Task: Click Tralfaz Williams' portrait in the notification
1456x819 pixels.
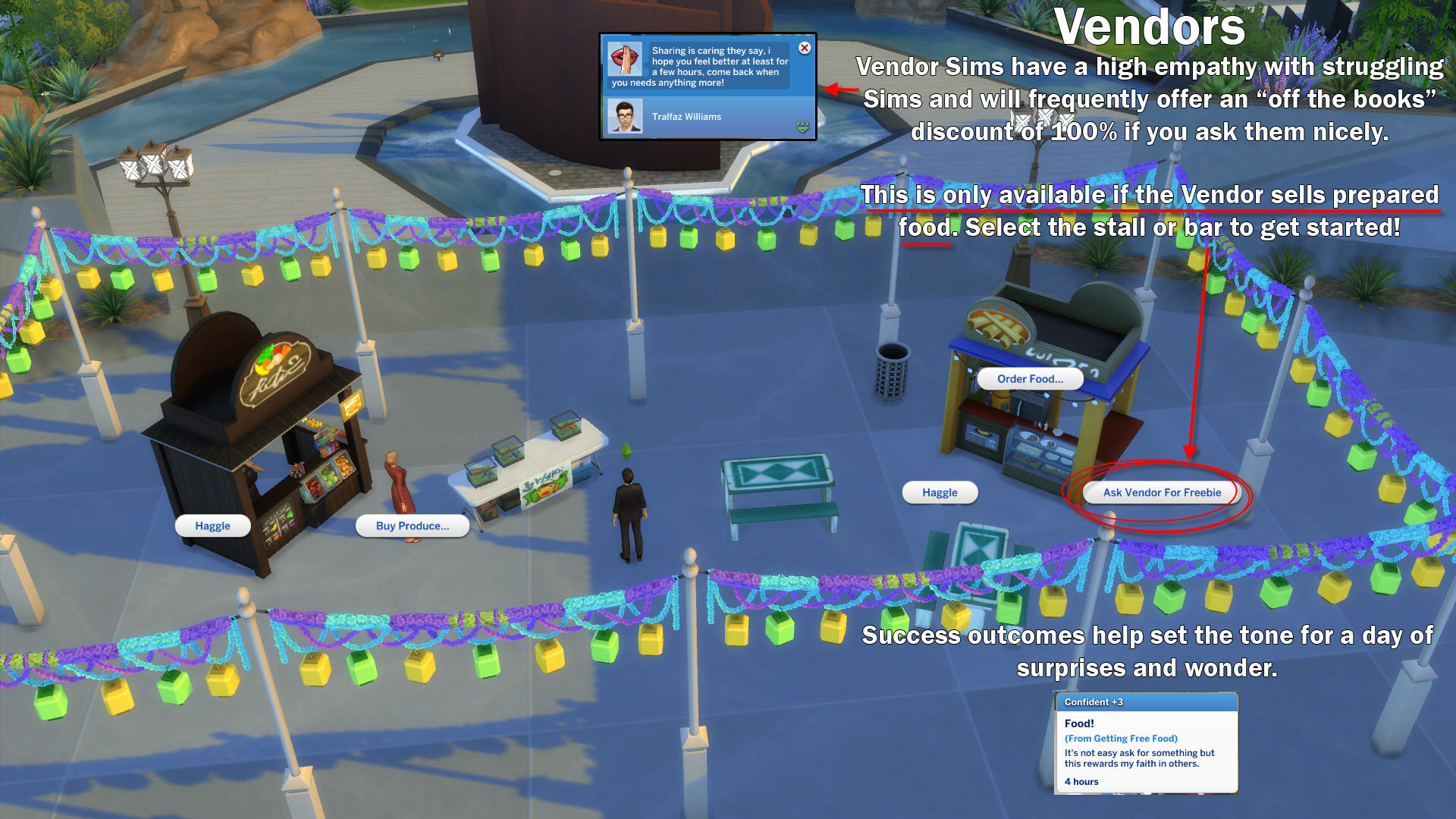Action: (625, 116)
